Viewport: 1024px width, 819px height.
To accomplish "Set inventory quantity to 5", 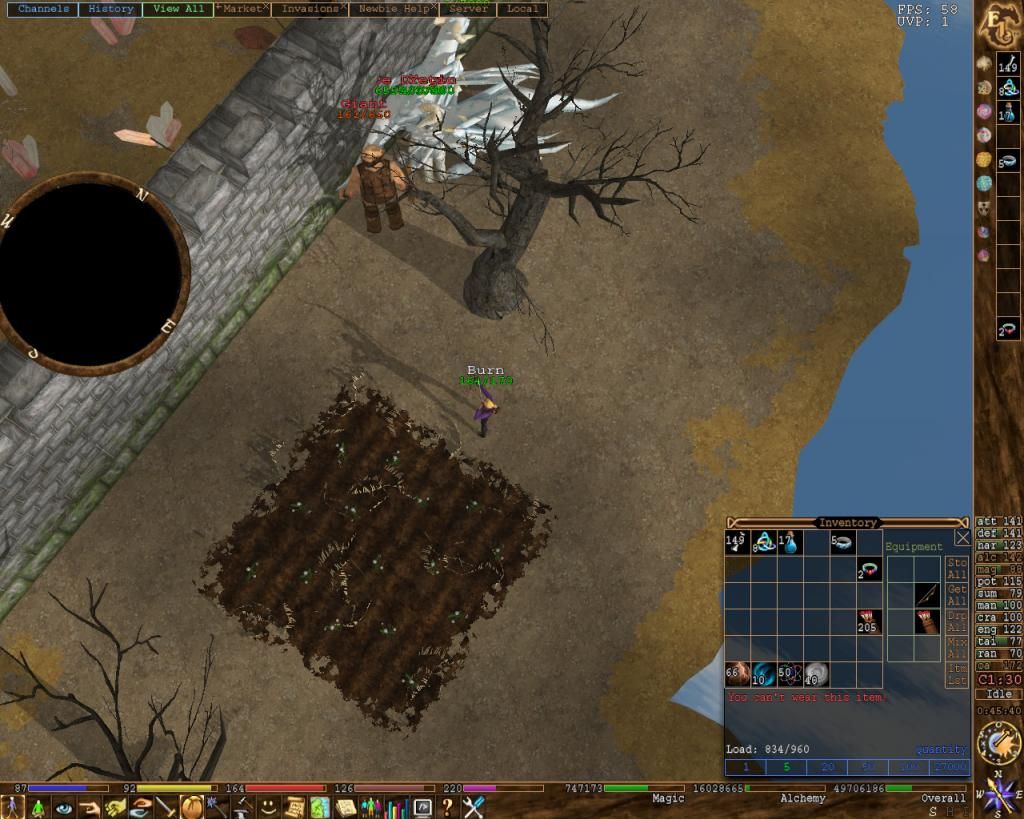I will 786,767.
